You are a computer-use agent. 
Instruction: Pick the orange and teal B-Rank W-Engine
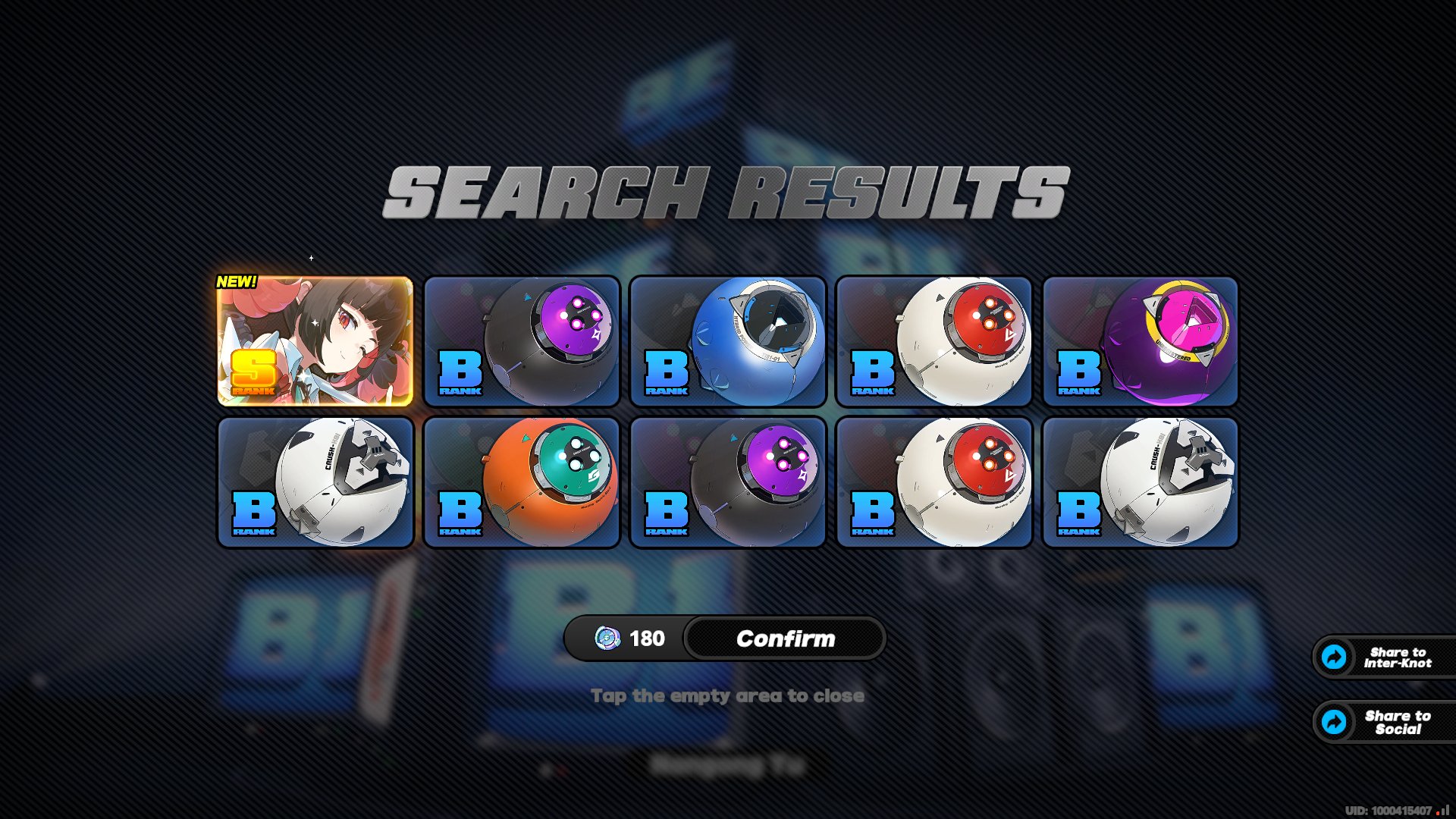tap(522, 482)
